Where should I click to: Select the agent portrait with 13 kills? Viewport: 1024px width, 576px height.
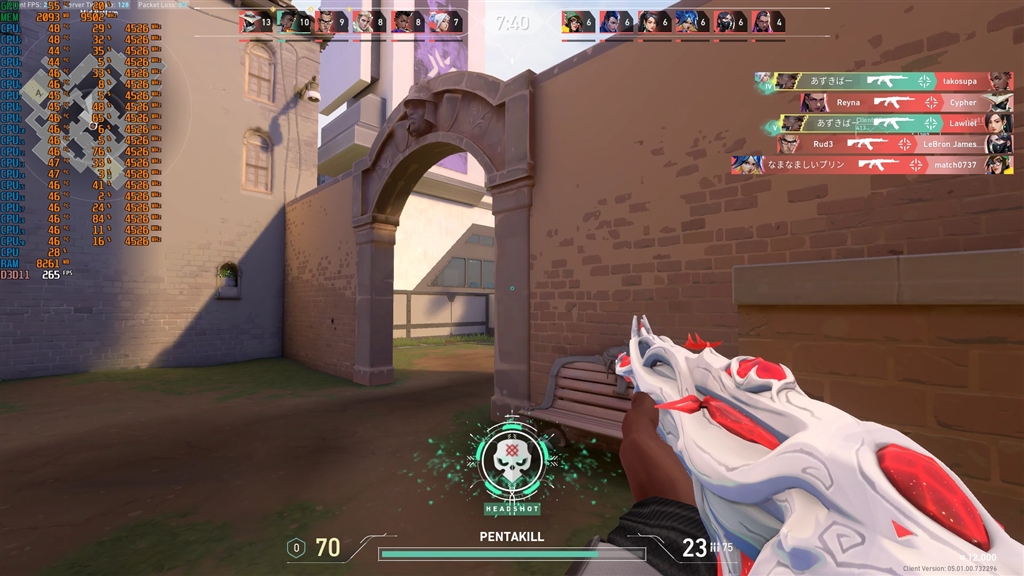pos(250,21)
